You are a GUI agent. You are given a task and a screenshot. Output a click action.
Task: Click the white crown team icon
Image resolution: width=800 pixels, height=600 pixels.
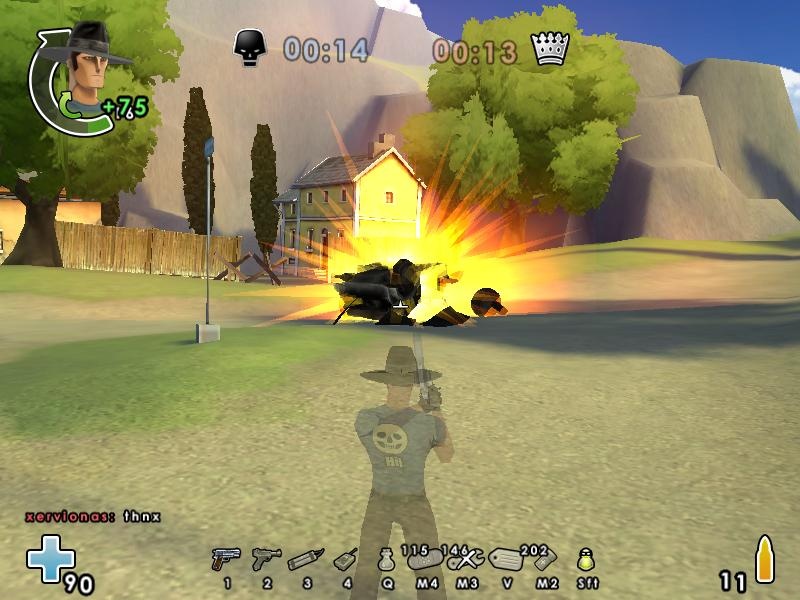click(x=551, y=47)
